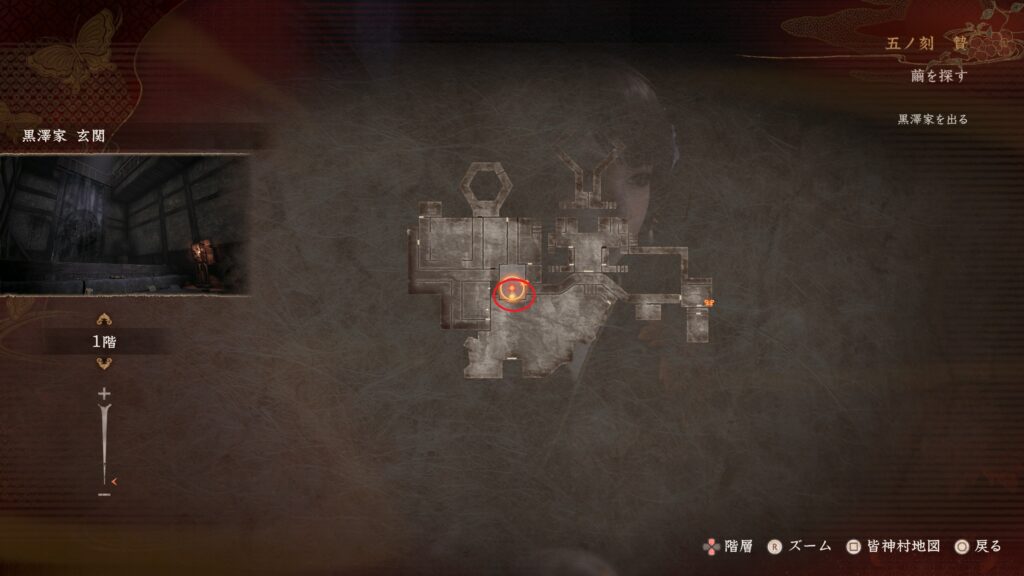The height and width of the screenshot is (576, 1024).
Task: Select the Y-shaped passage on the map
Action: click(x=592, y=182)
